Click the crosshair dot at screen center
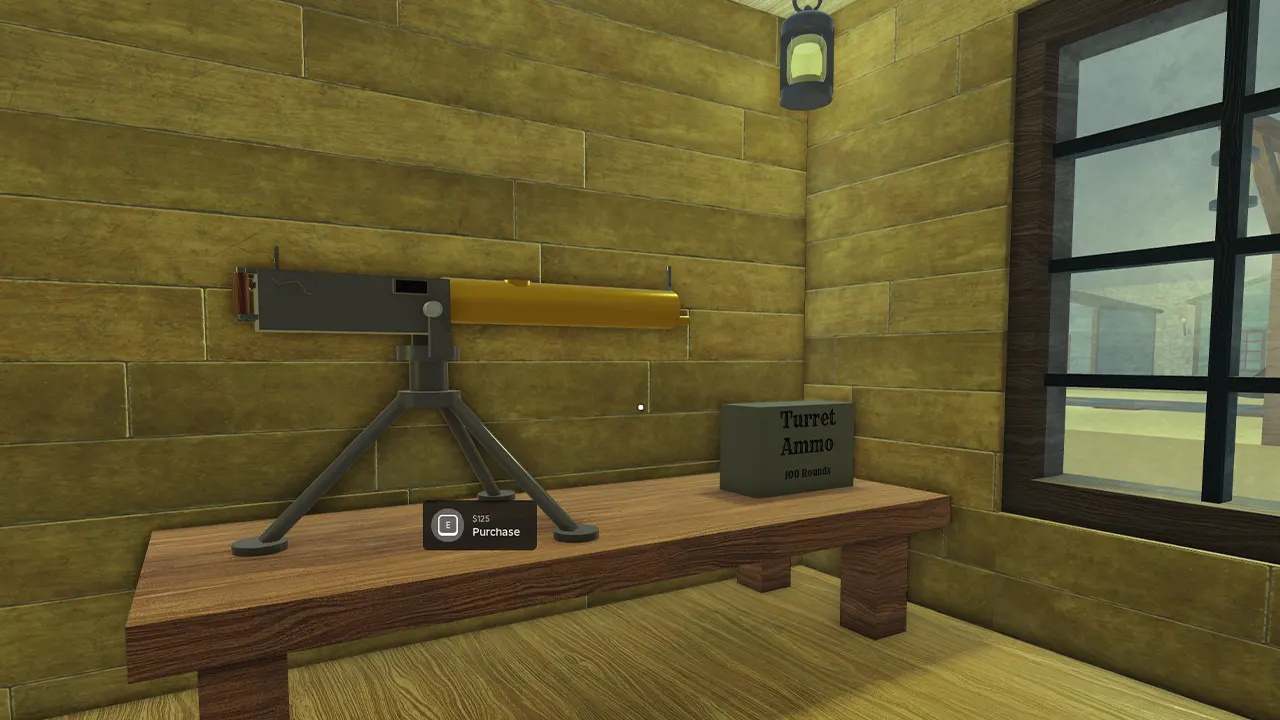 point(640,407)
